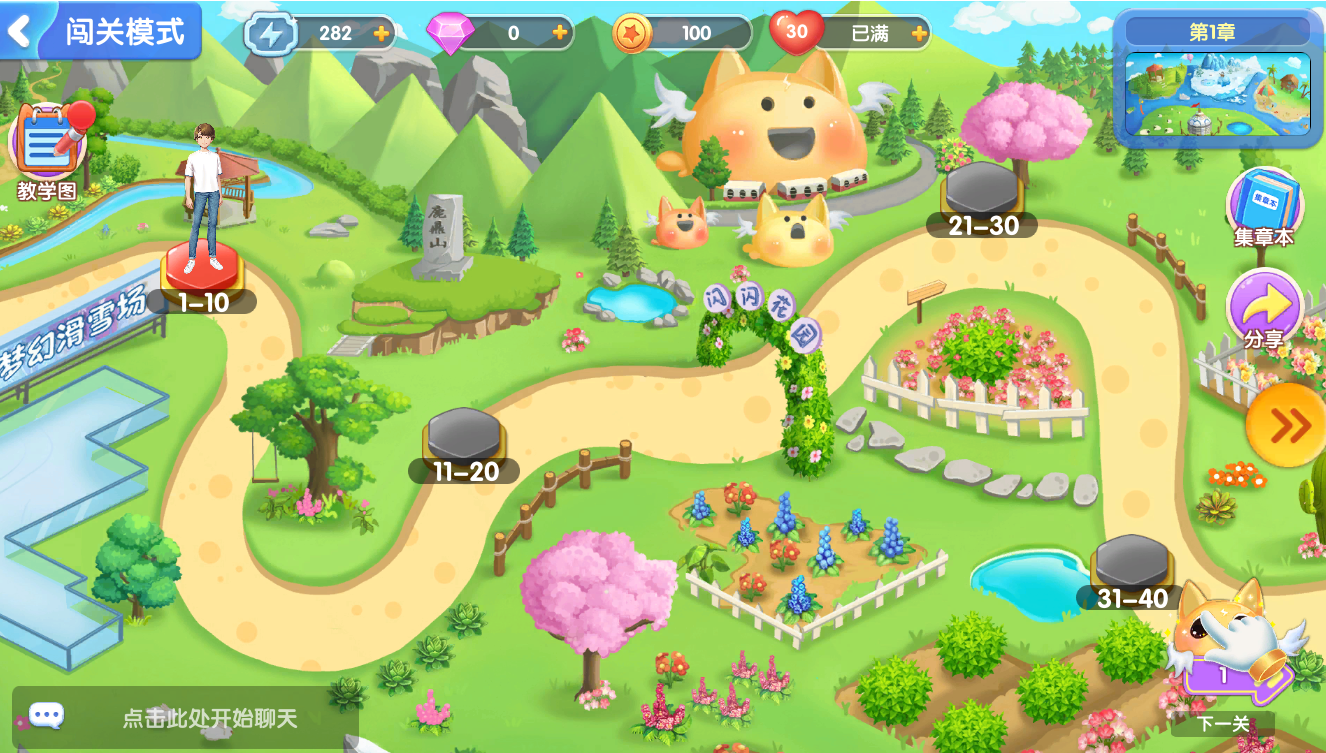This screenshot has width=1326, height=753.
Task: Select the locked 11-20 level node
Action: click(x=464, y=440)
